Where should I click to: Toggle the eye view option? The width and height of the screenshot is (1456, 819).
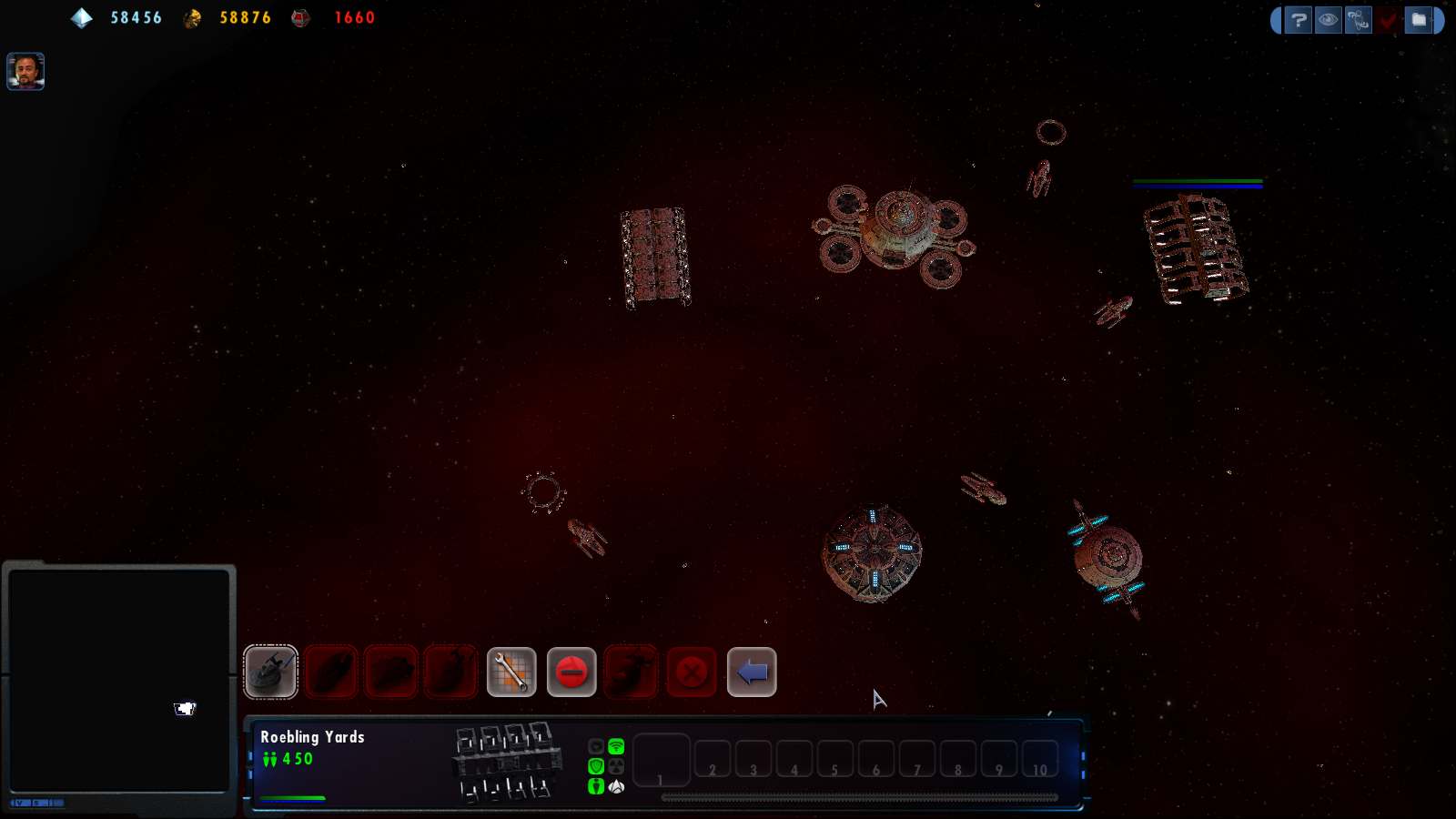point(1329,20)
